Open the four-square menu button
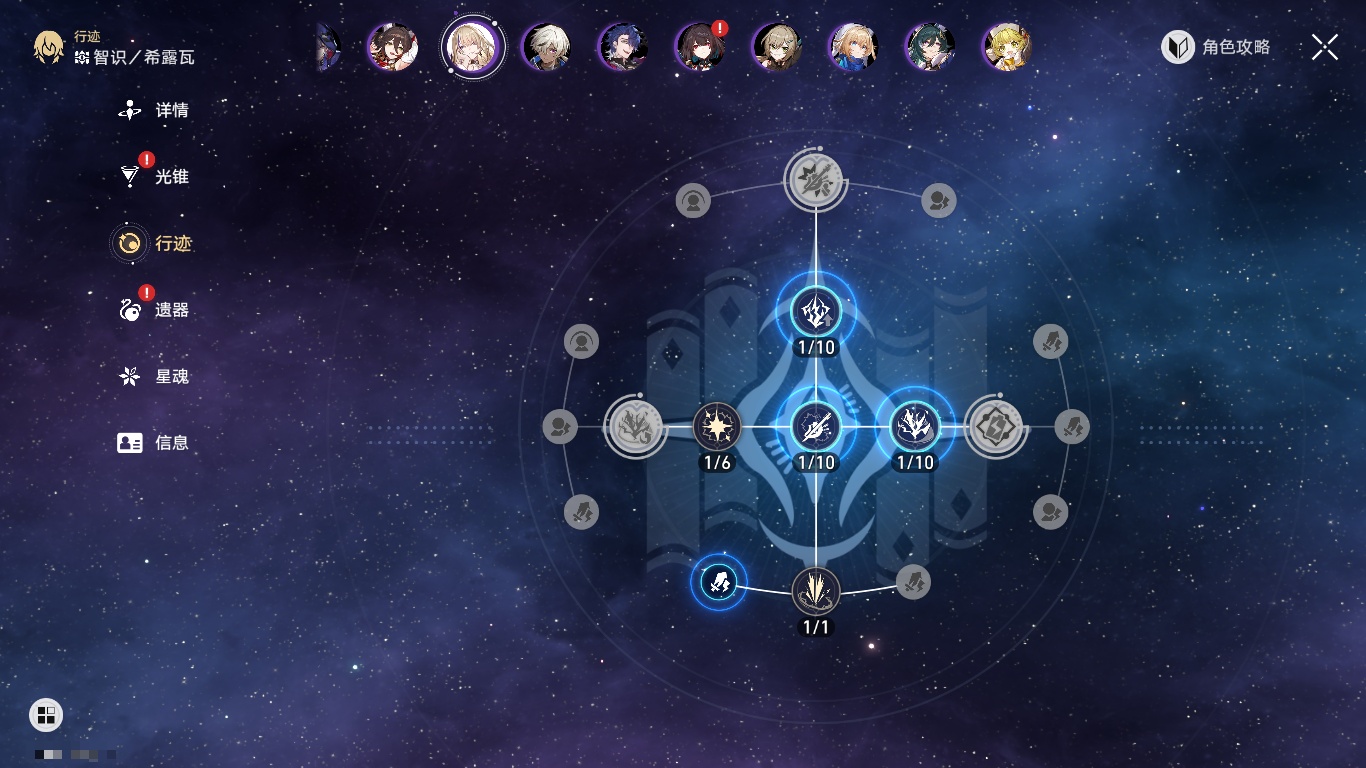The width and height of the screenshot is (1366, 768). tap(46, 715)
